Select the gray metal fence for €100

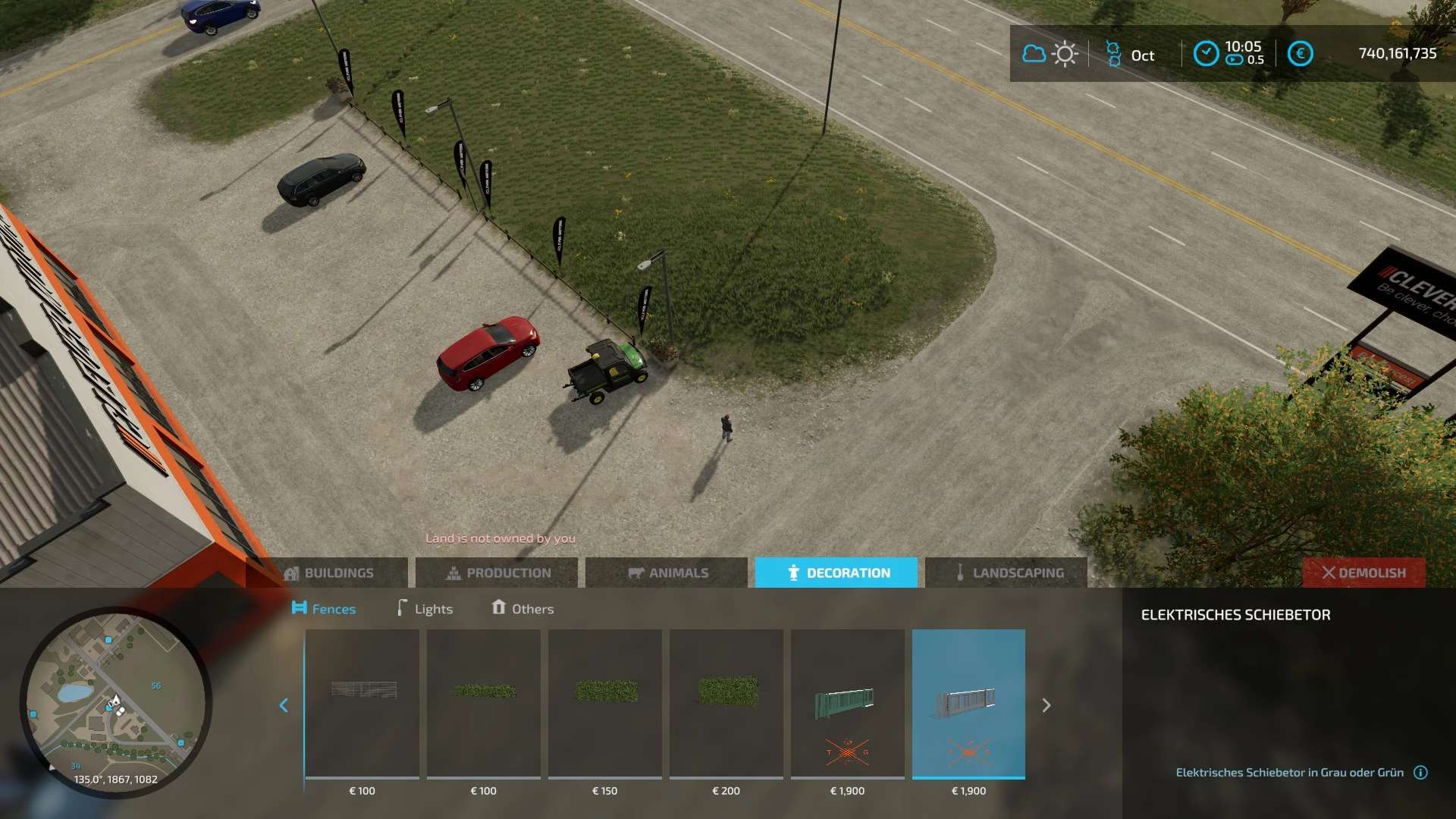pyautogui.click(x=362, y=704)
